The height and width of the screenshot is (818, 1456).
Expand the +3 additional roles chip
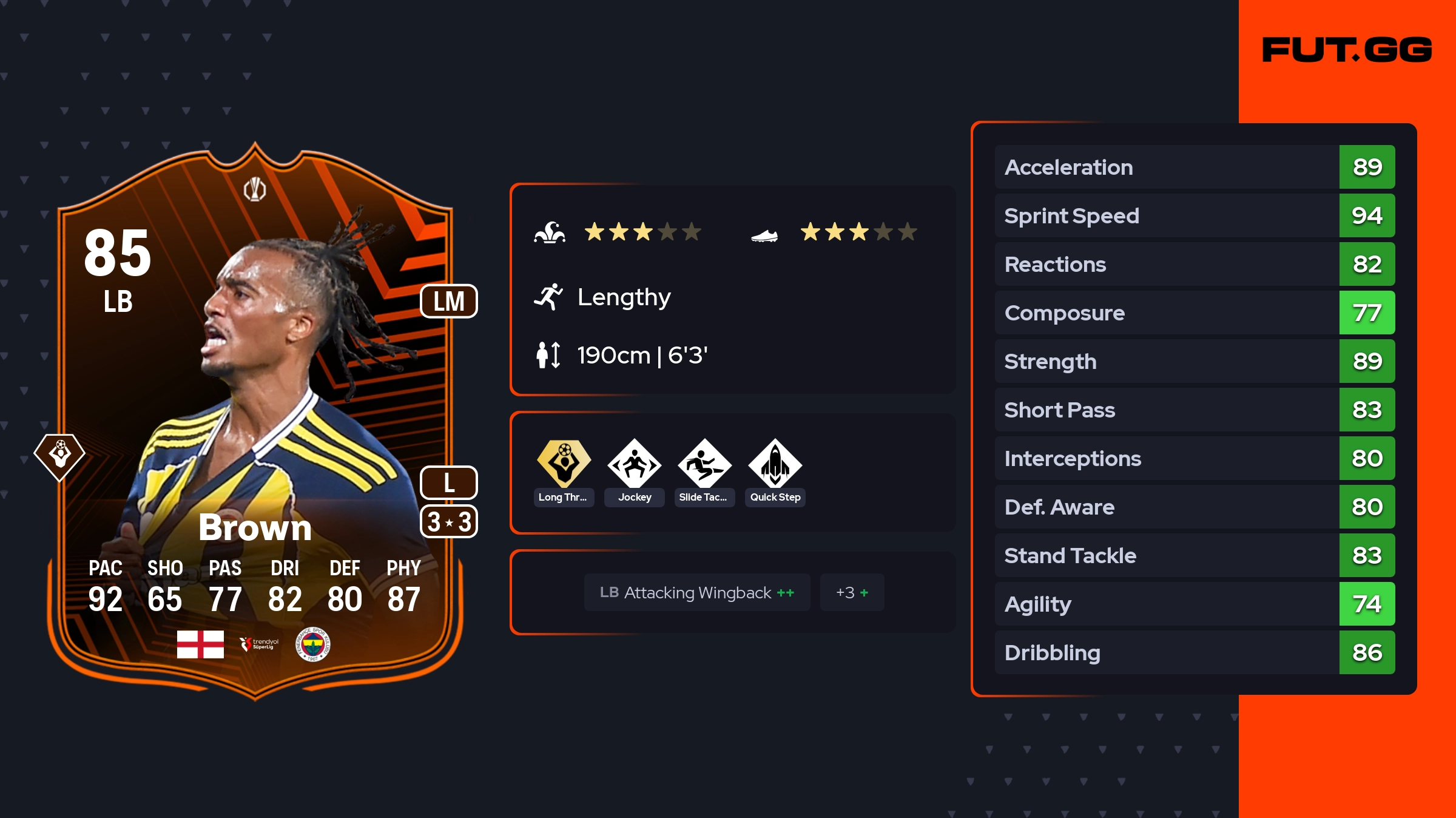click(x=852, y=592)
